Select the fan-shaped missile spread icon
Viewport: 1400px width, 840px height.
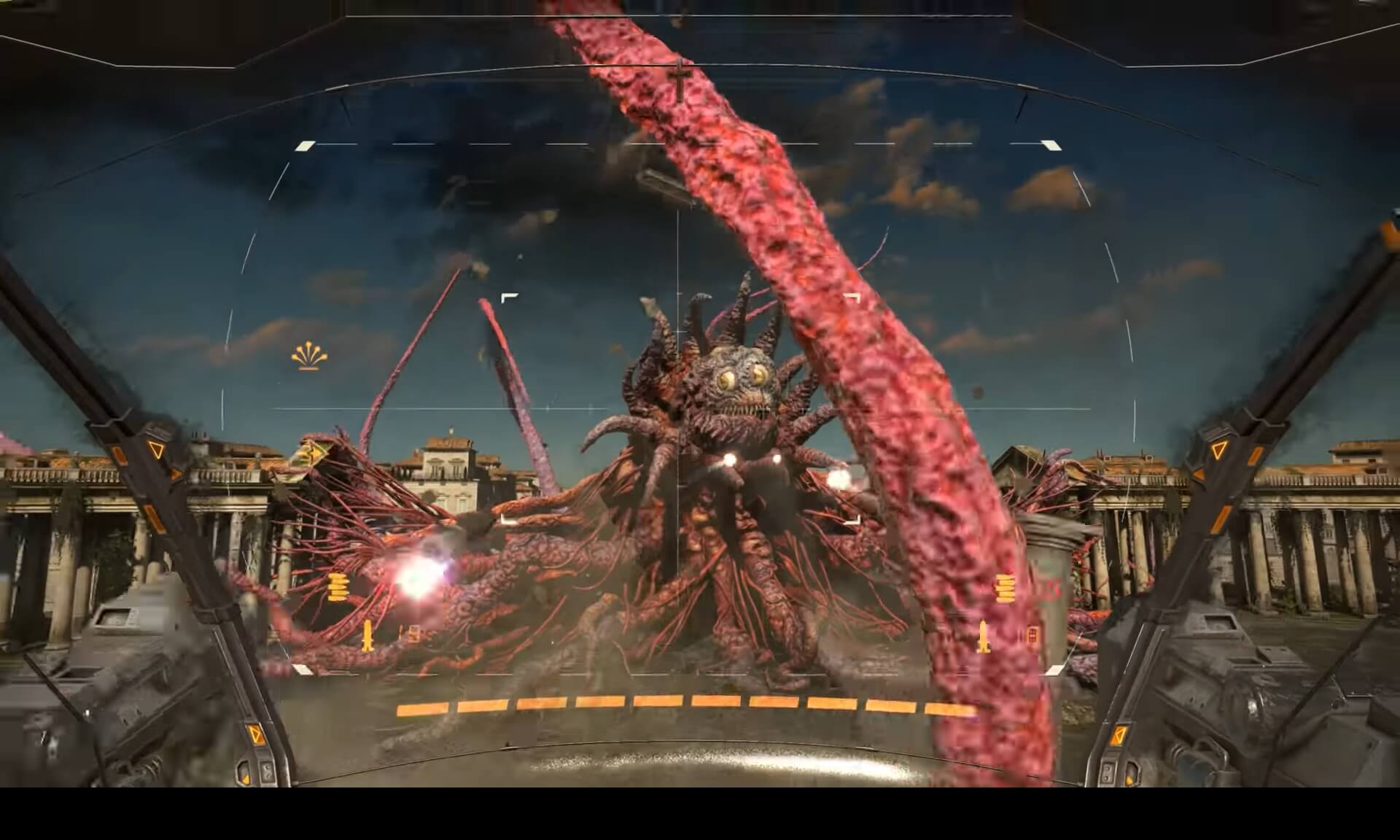309,356
